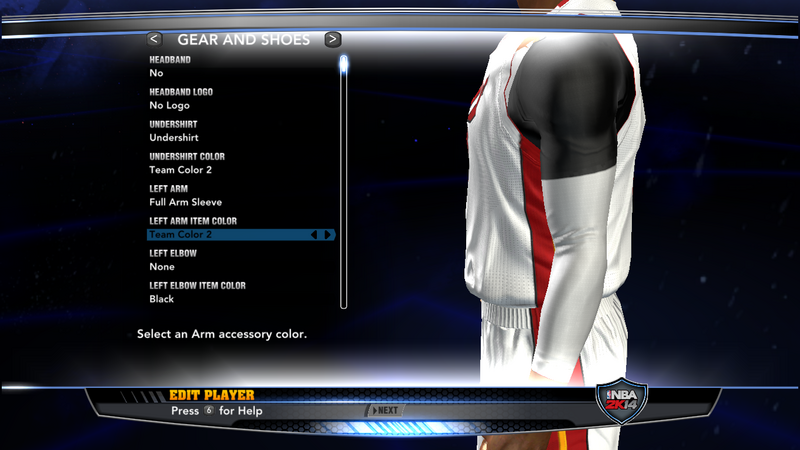
Task: Go to previous category with left header arrow
Action: 154,40
